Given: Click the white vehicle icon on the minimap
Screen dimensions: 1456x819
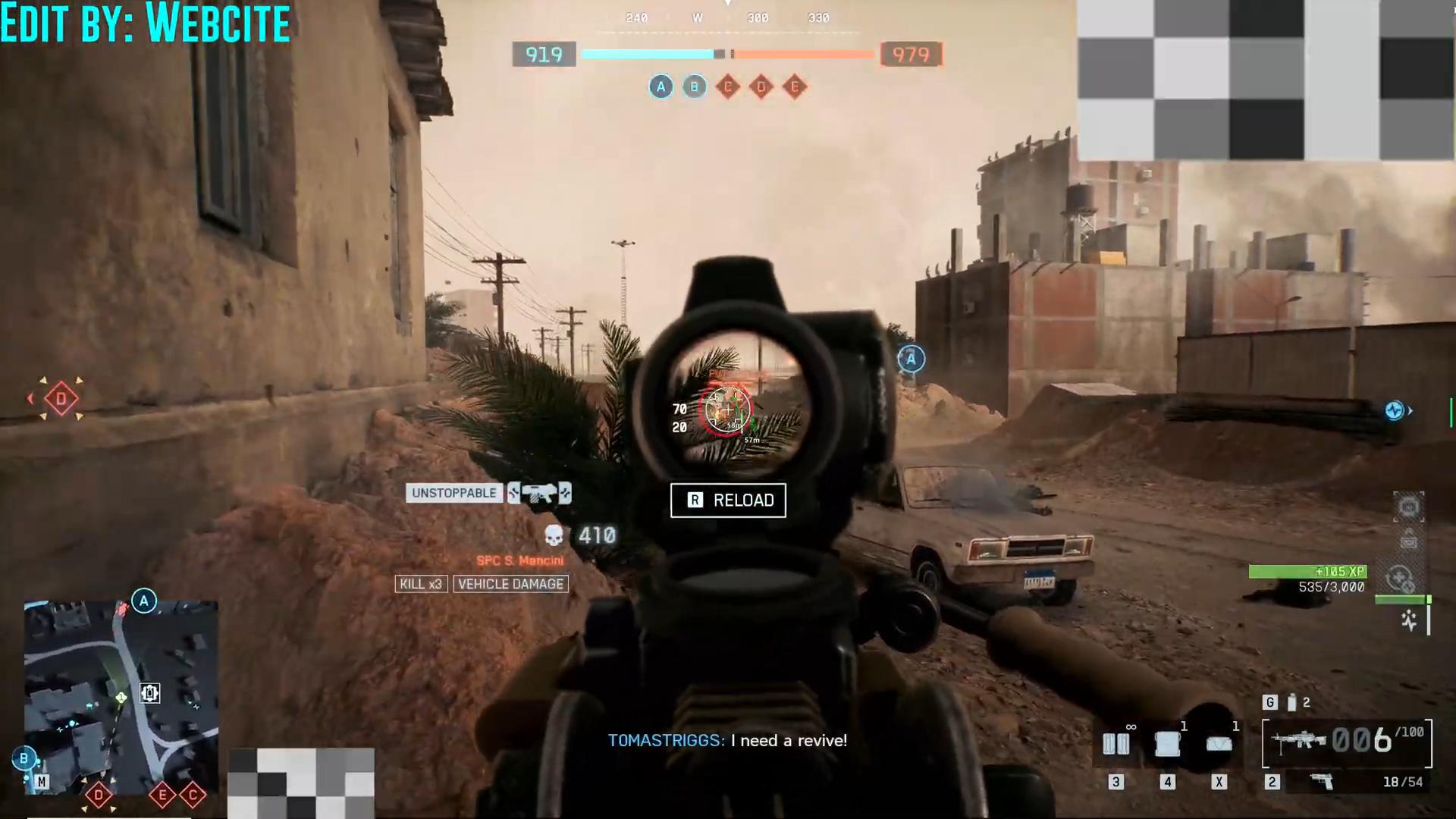Looking at the screenshot, I should click(149, 693).
